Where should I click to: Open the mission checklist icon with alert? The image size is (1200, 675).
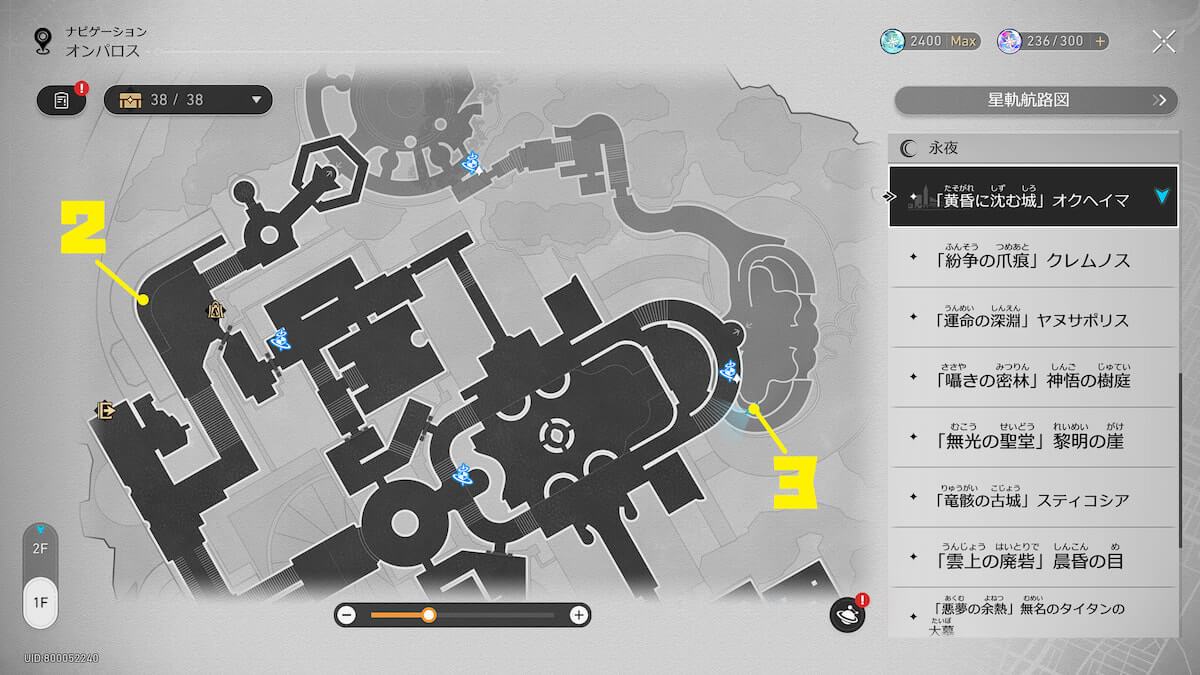click(x=62, y=100)
